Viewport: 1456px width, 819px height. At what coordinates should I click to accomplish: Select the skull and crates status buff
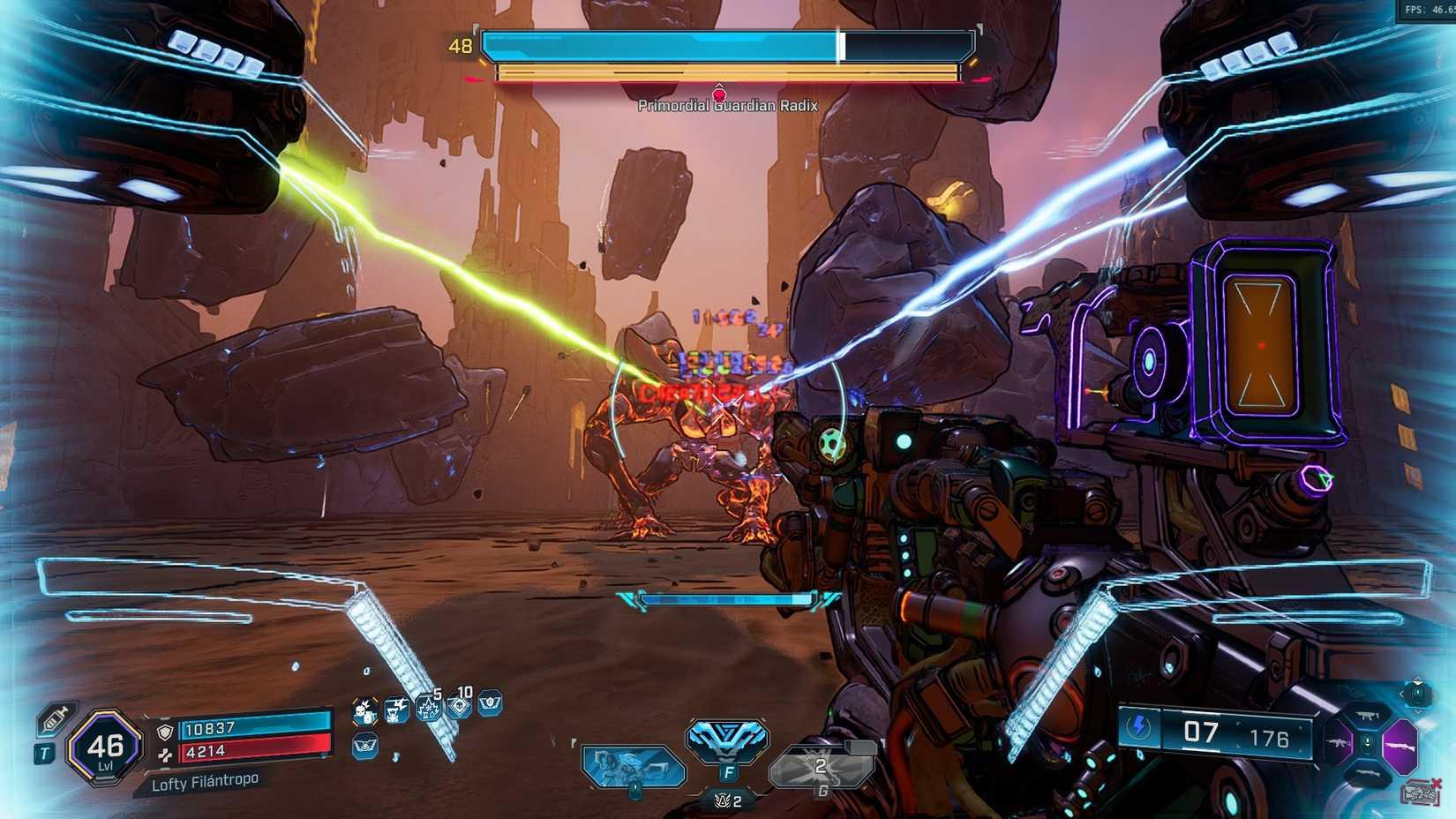[x=364, y=711]
